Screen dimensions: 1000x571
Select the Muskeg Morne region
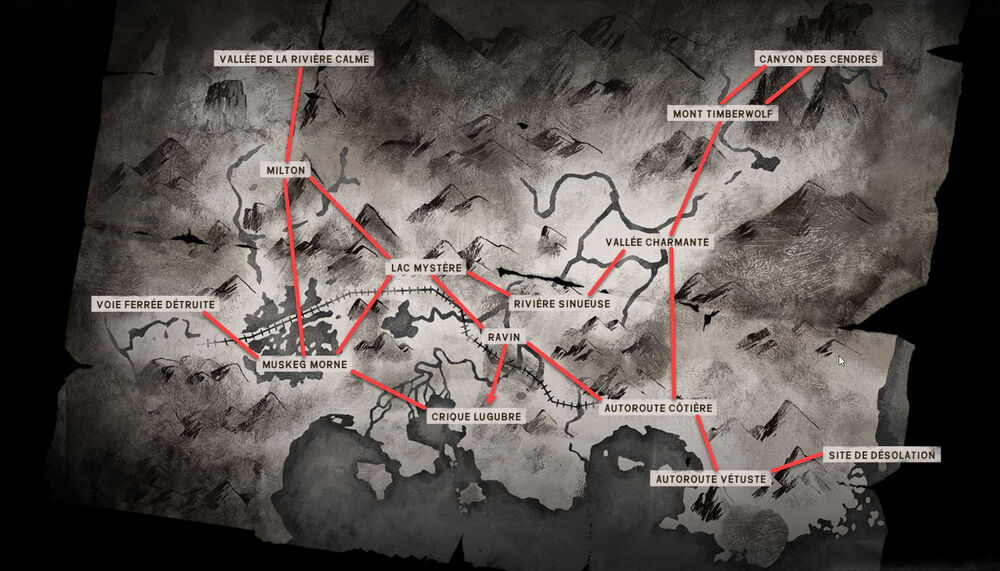[304, 365]
